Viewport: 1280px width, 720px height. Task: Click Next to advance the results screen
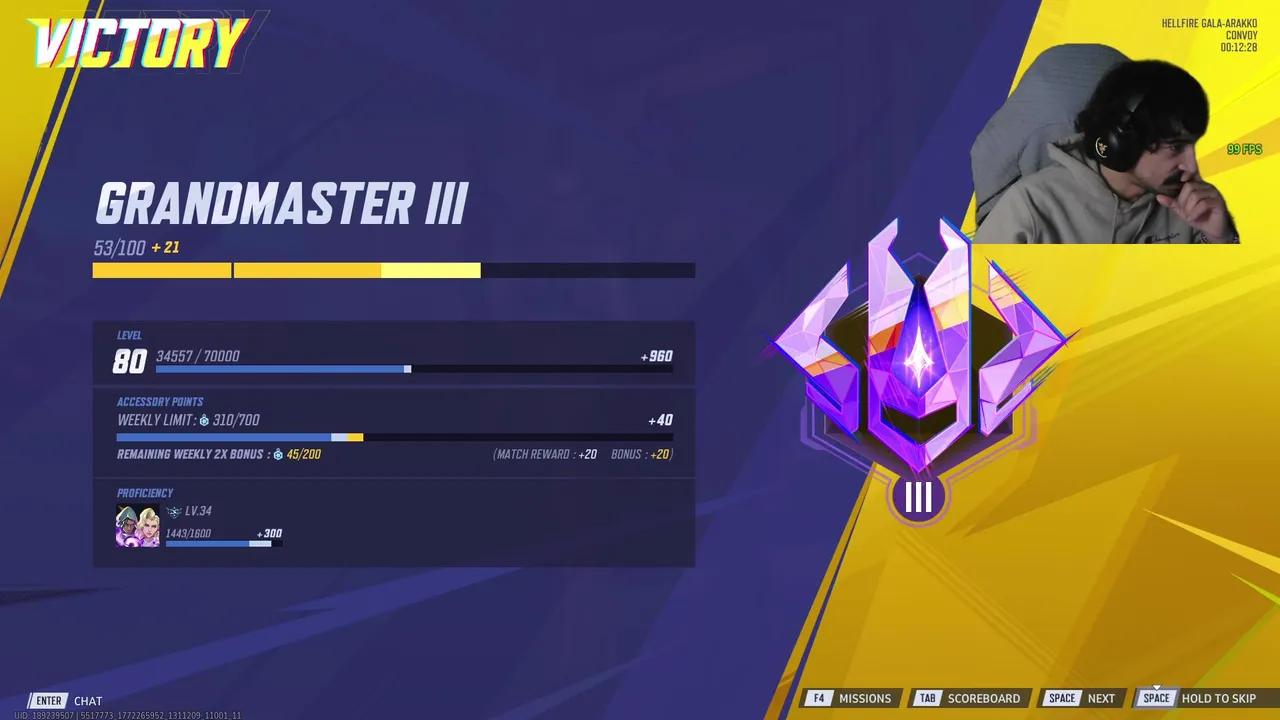pyautogui.click(x=1101, y=698)
